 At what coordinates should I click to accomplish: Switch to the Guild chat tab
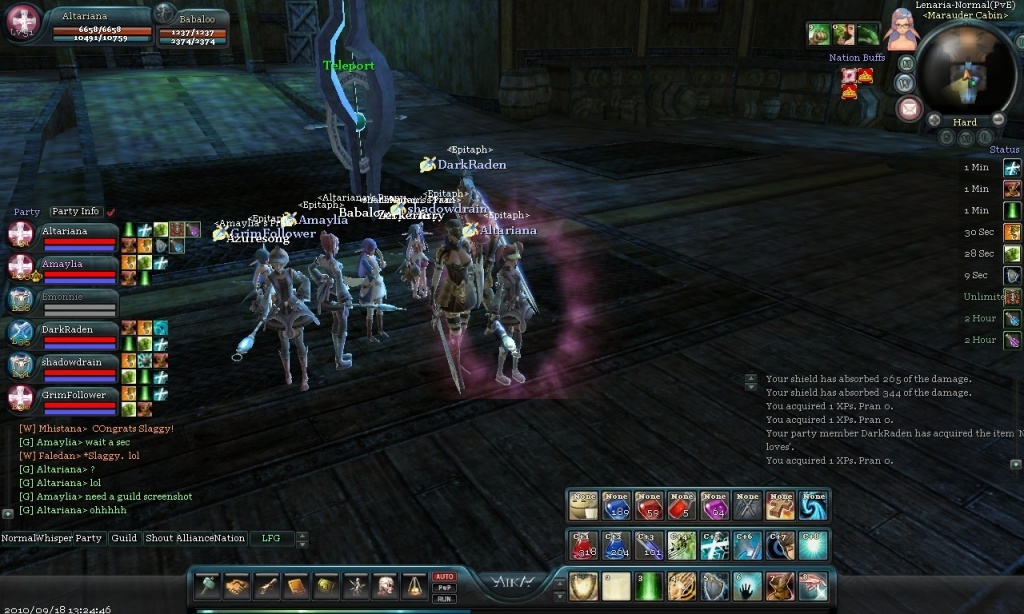point(124,538)
